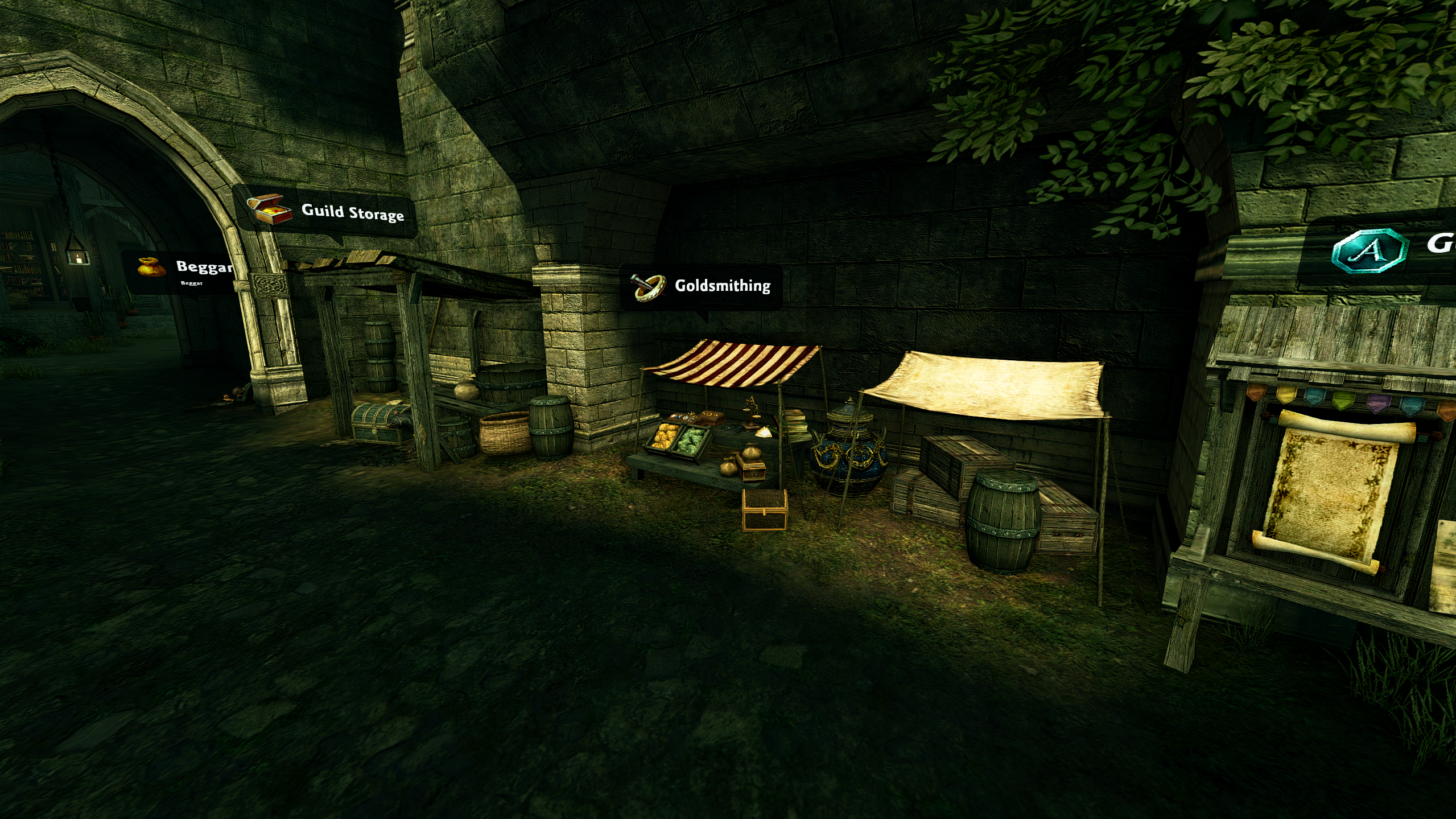The image size is (1456, 819).
Task: Click the Beggar nameplate
Action: 203,267
